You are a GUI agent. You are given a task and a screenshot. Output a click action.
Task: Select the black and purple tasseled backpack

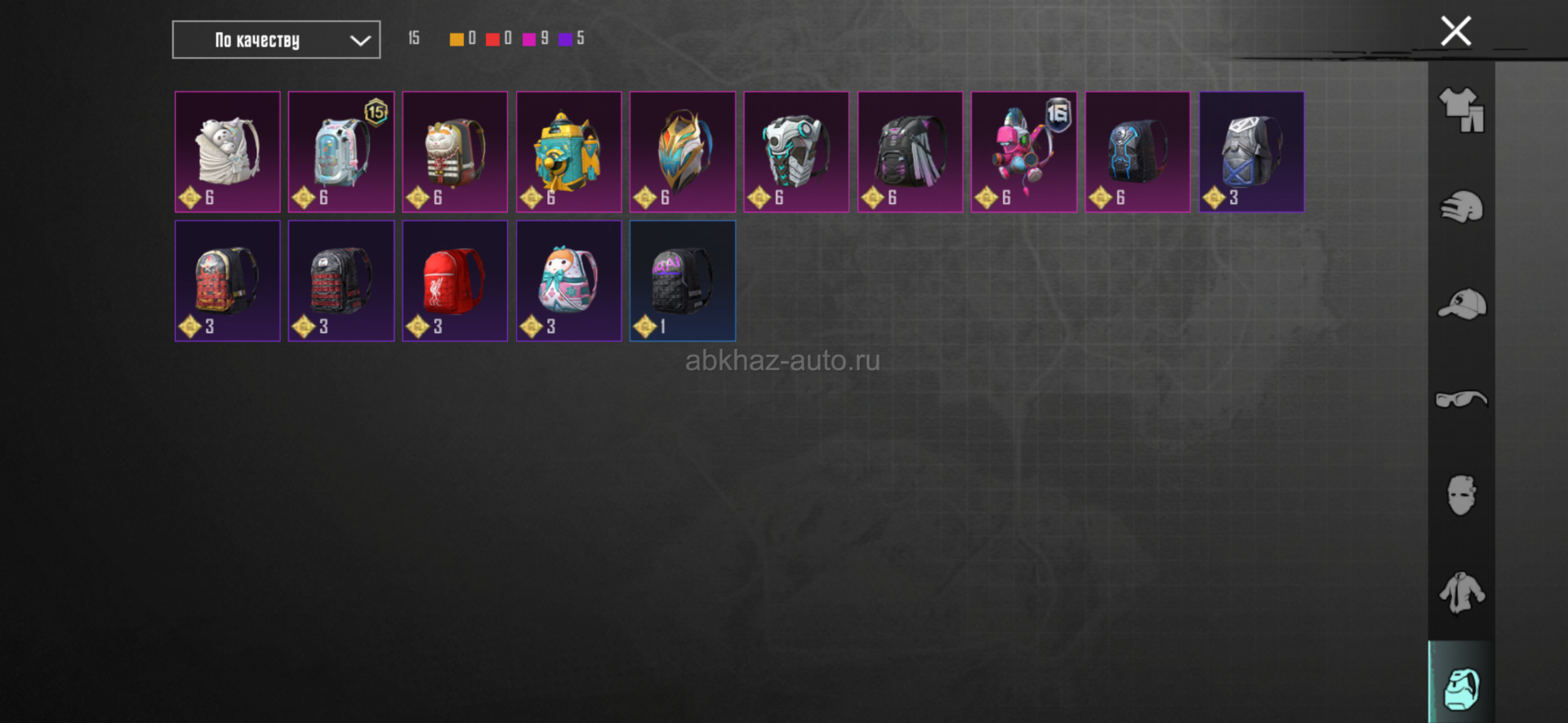coord(910,152)
